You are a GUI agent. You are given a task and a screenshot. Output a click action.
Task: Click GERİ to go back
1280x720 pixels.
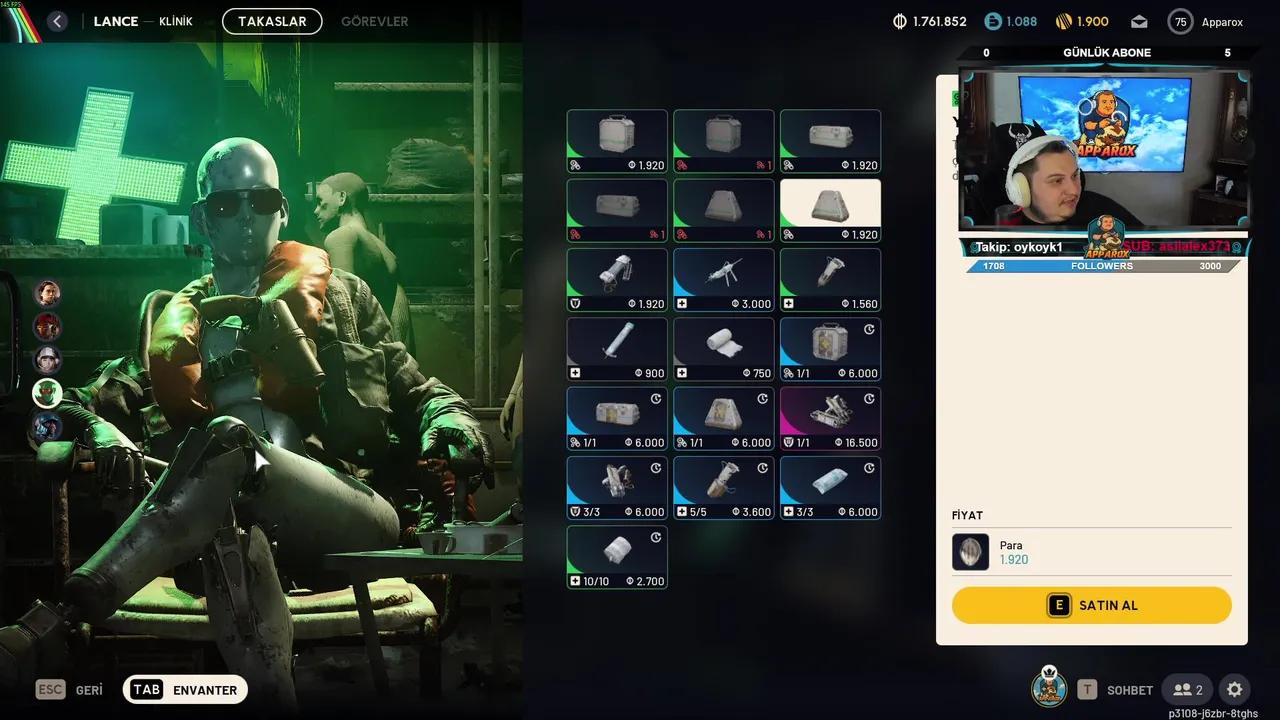coord(89,689)
